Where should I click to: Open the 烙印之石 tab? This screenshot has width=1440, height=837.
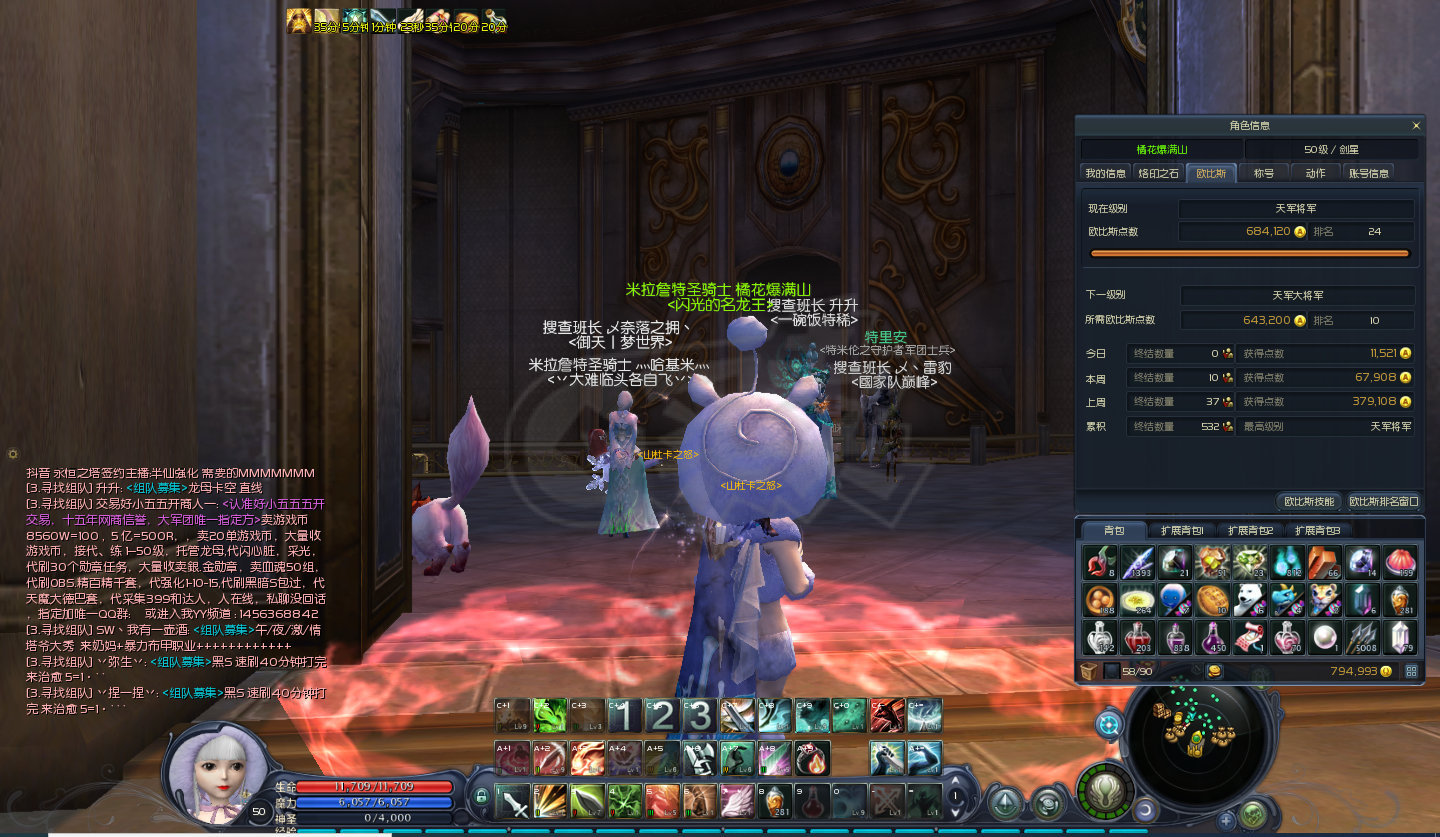pyautogui.click(x=1158, y=173)
